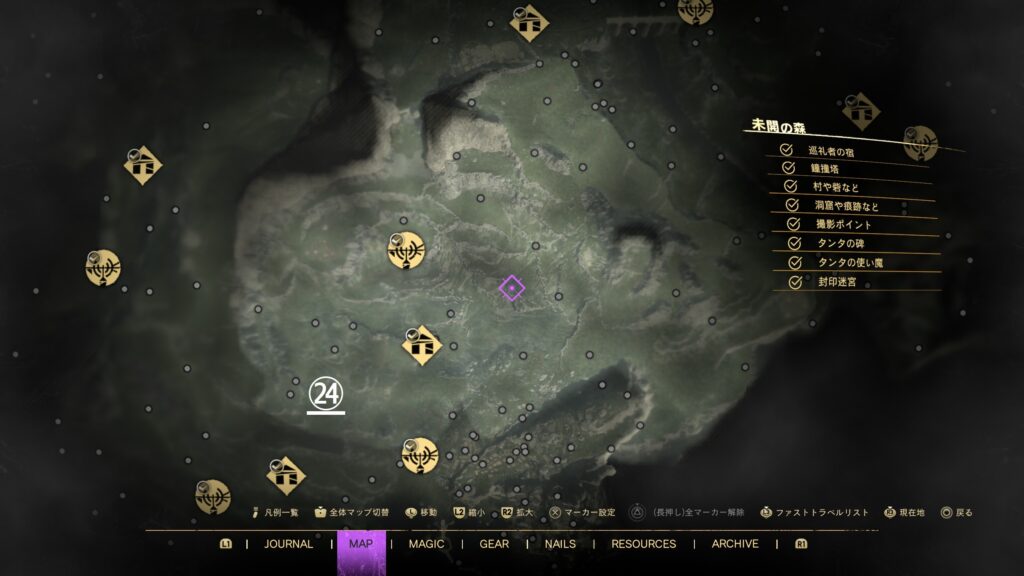The height and width of the screenshot is (576, 1024).
Task: Show the NAILS tab
Action: point(560,544)
